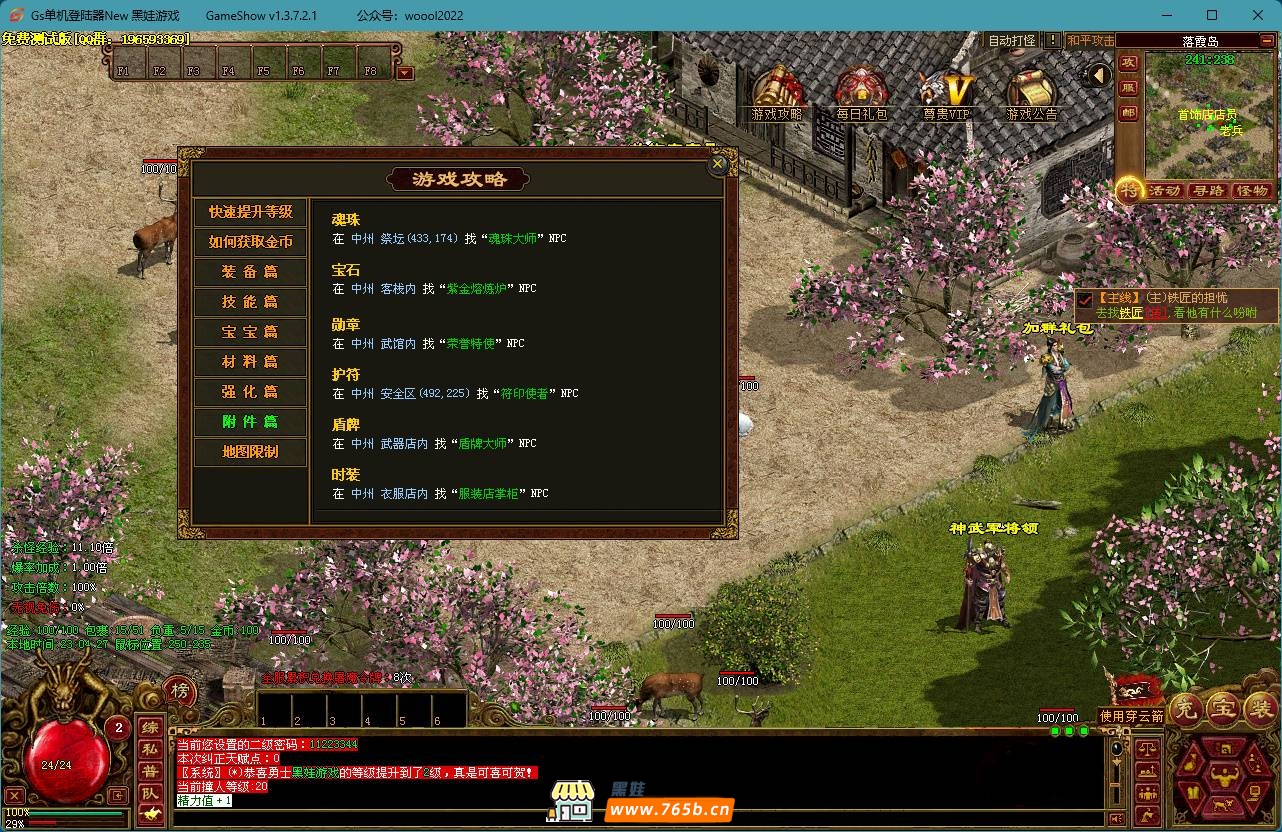The width and height of the screenshot is (1282, 832).
Task: Open the 怪物 monster list button
Action: (x=1253, y=191)
